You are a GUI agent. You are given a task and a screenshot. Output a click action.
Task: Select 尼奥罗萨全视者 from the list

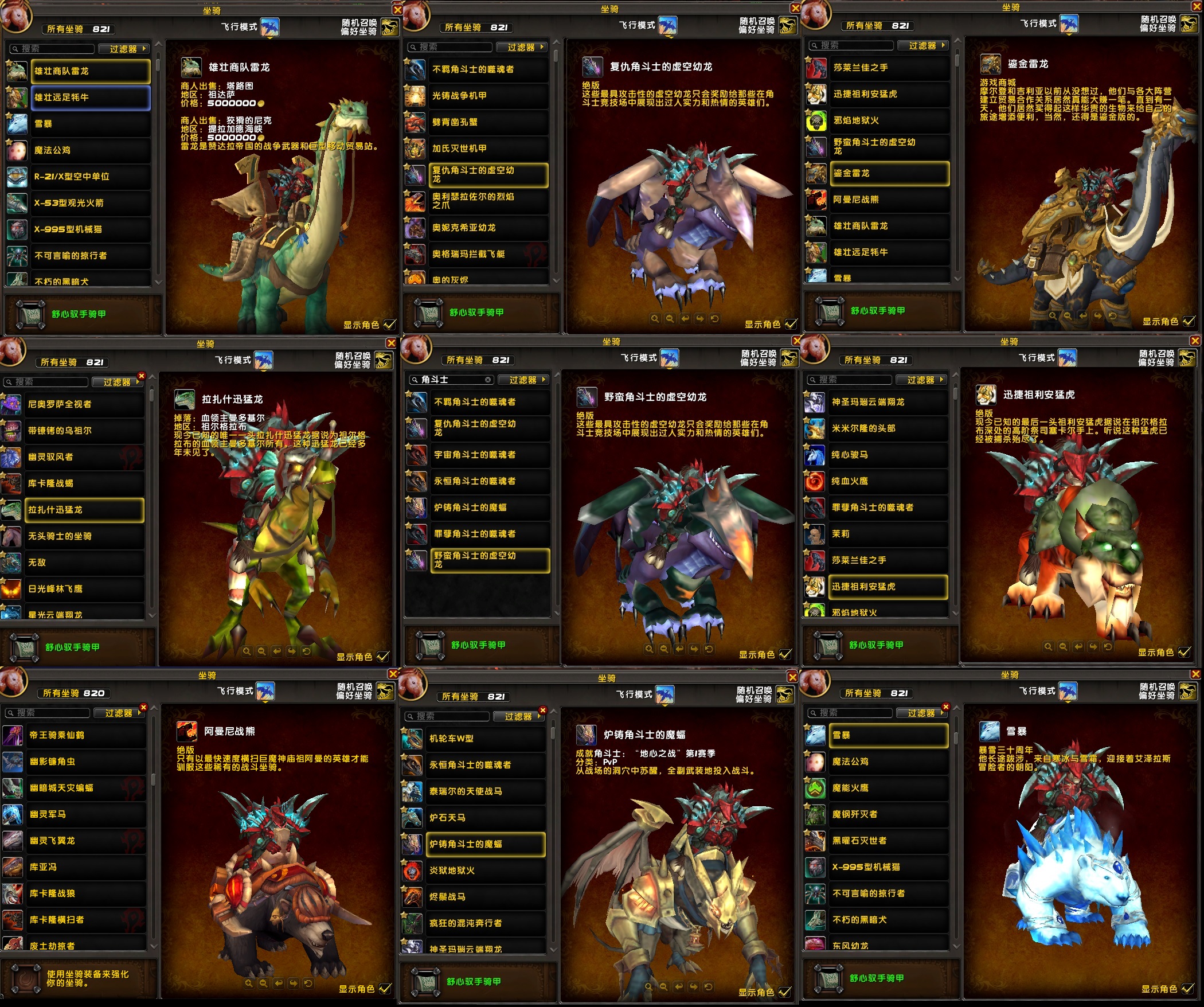click(84, 404)
